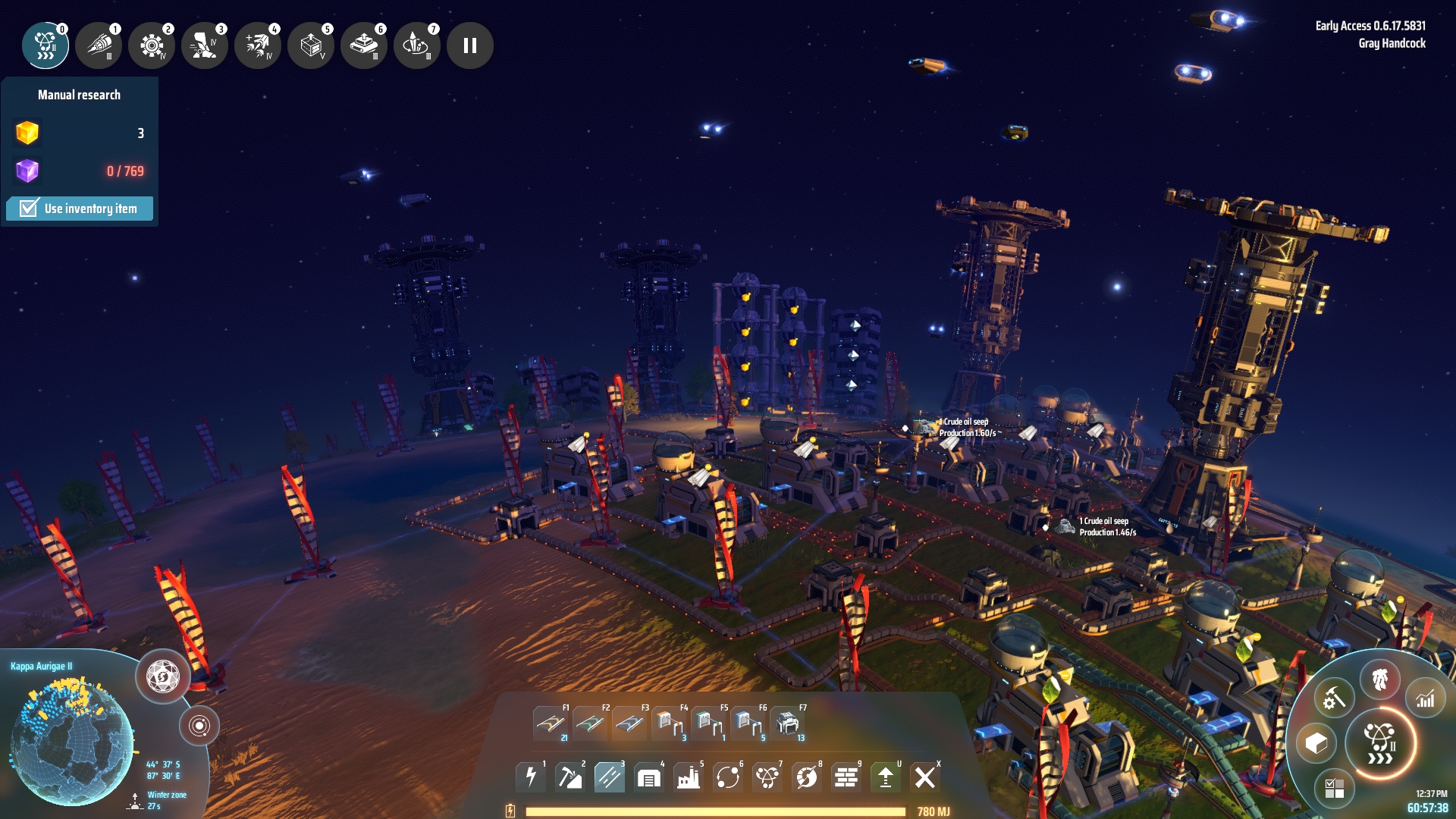This screenshot has height=819, width=1456.
Task: Open the mecha panel from the round menu
Action: (x=1379, y=679)
